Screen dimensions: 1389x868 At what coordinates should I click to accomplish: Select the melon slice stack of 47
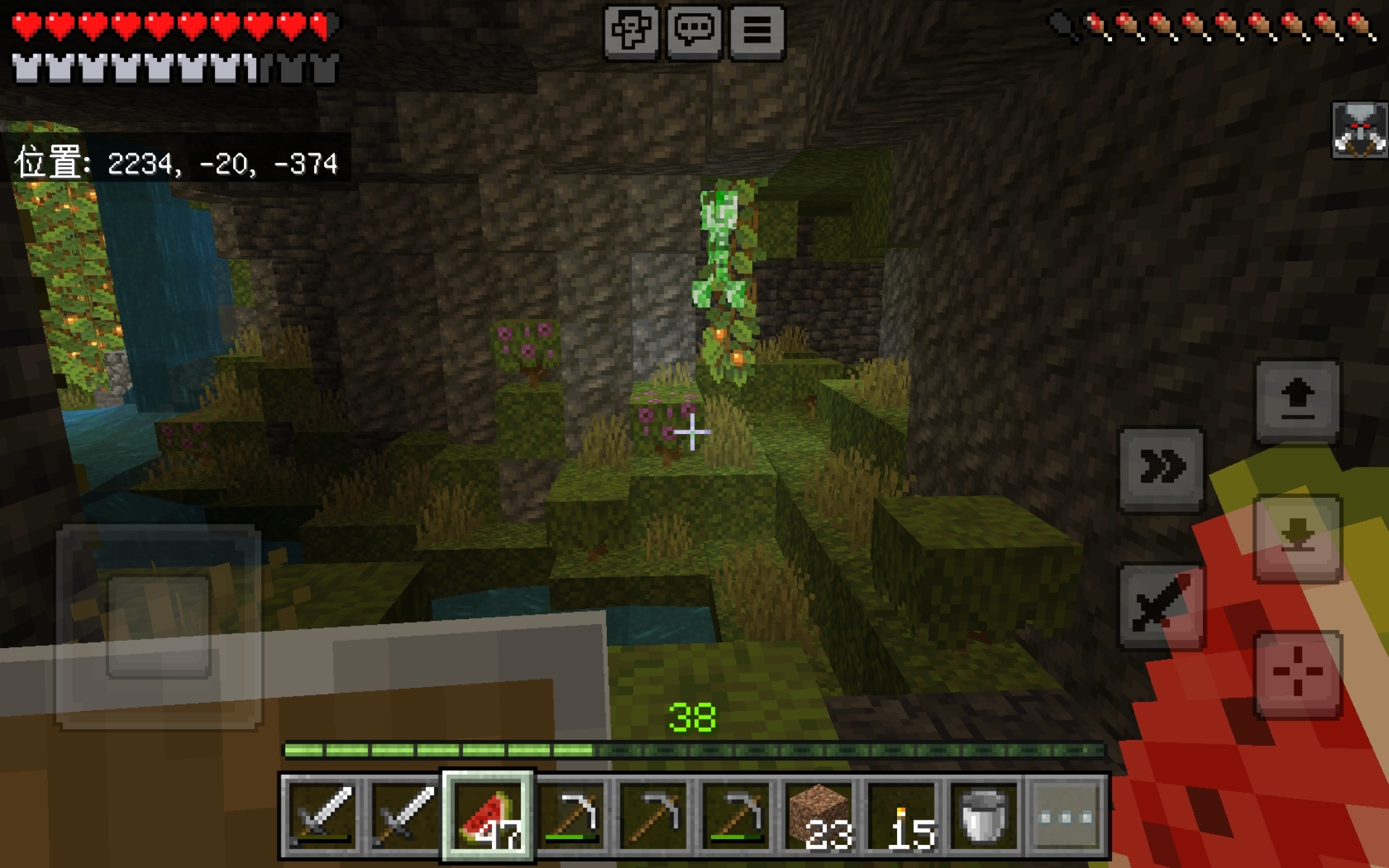(x=488, y=816)
